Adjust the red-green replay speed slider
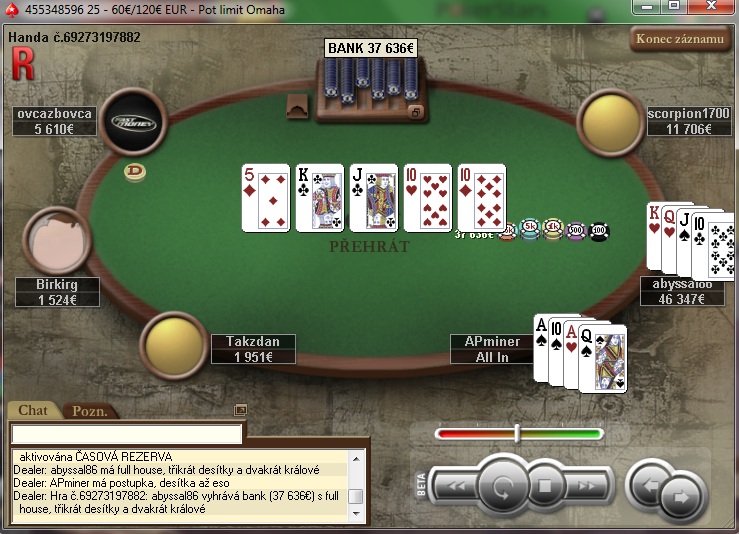The image size is (739, 534). point(517,433)
